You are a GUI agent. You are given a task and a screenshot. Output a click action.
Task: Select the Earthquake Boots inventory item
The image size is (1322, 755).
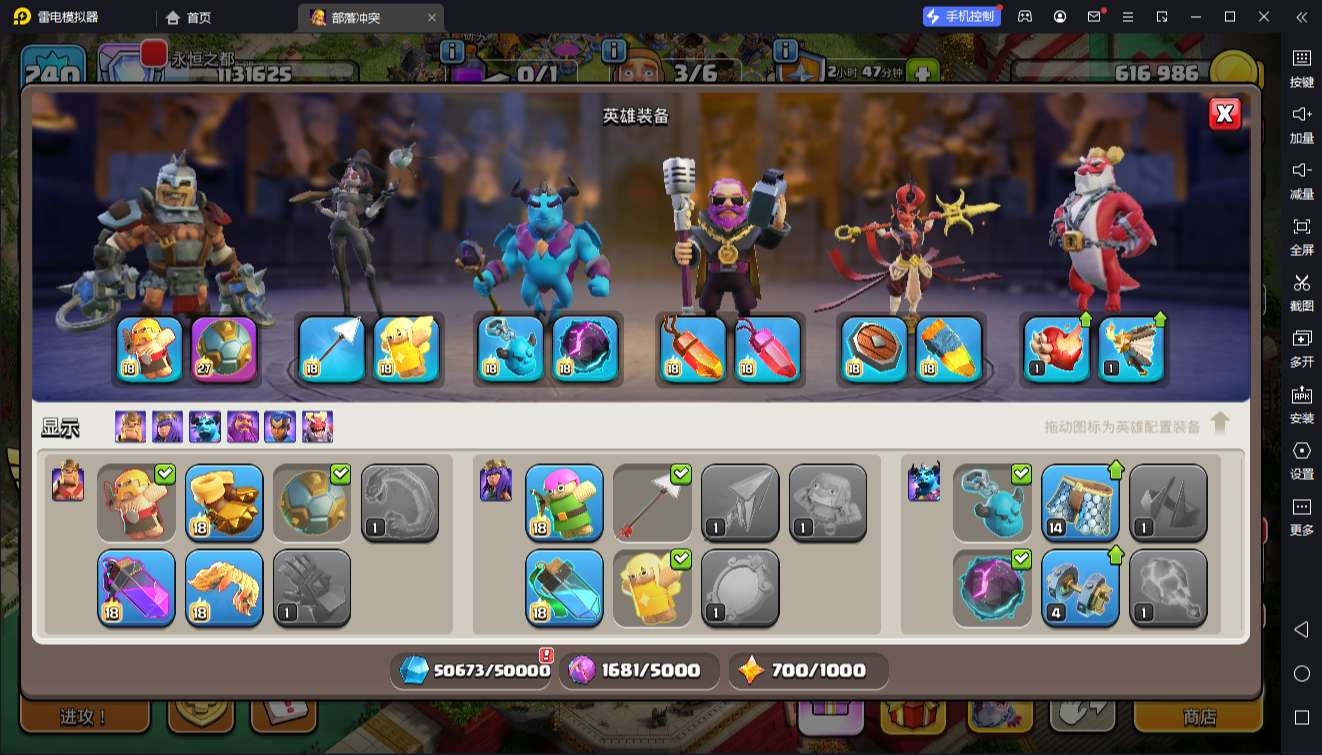click(224, 502)
